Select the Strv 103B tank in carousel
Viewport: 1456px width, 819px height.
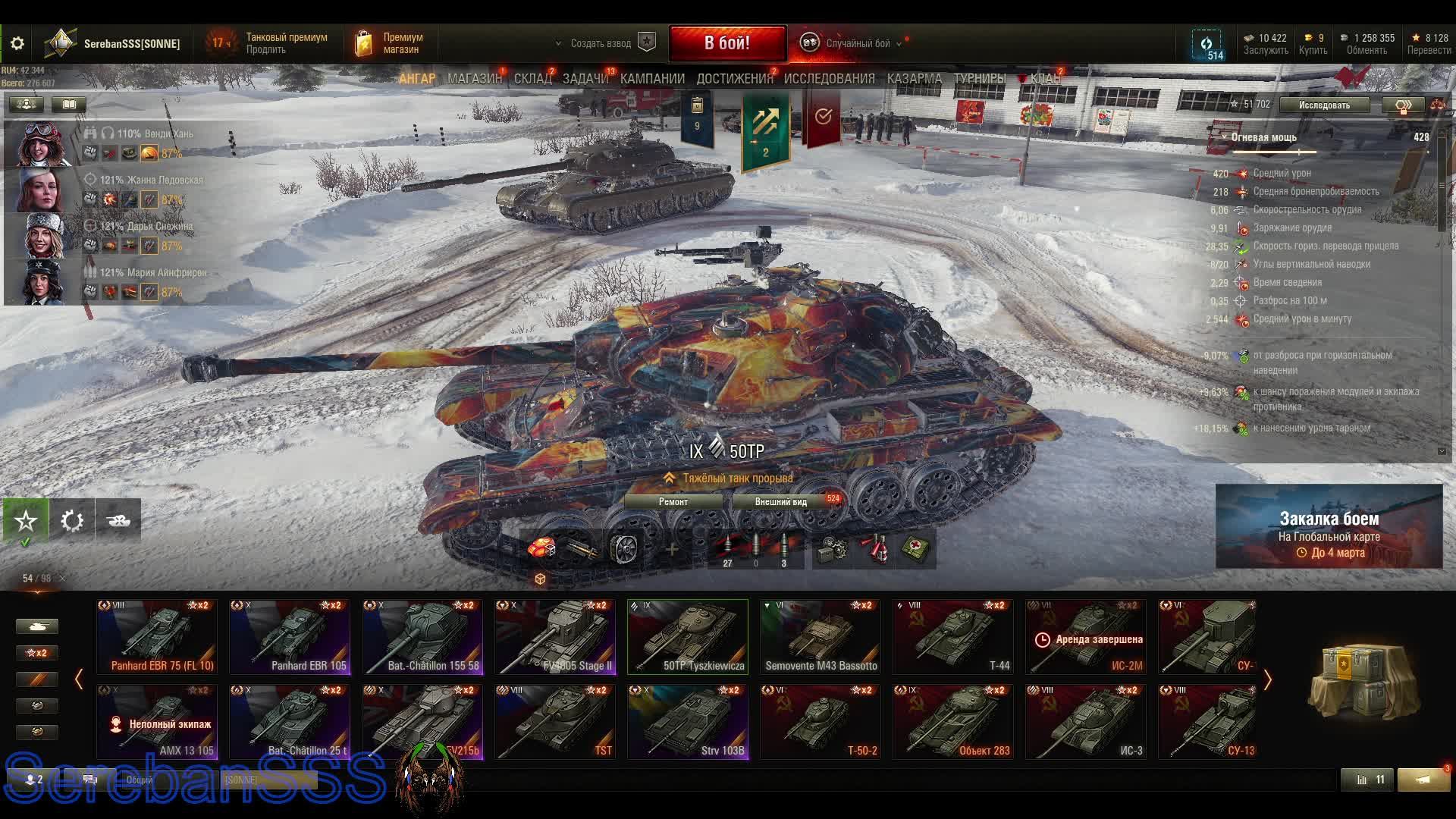[x=688, y=721]
